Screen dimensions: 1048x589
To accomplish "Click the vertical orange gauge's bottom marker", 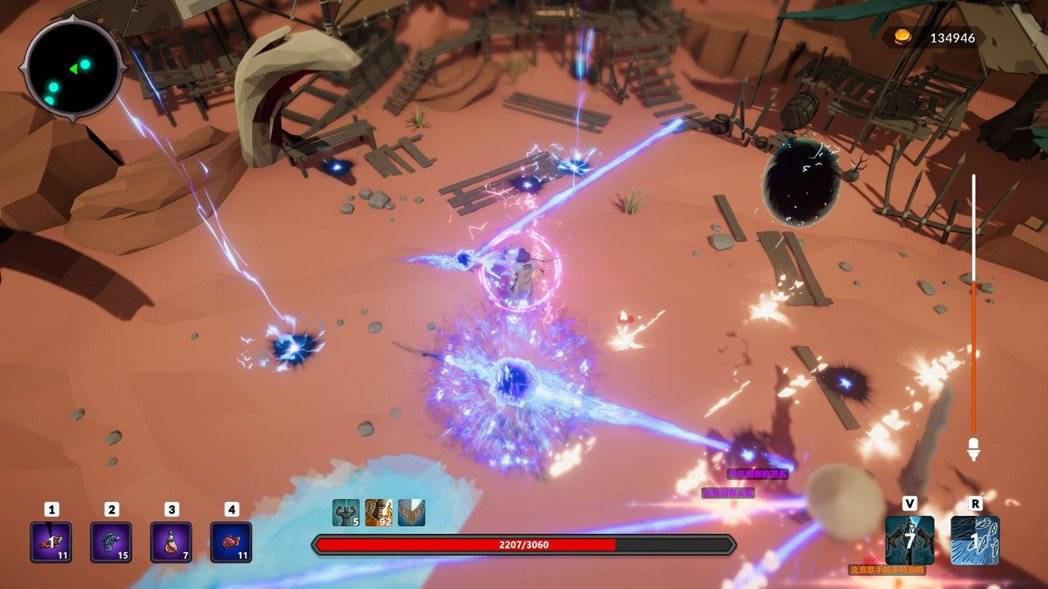I will click(973, 449).
